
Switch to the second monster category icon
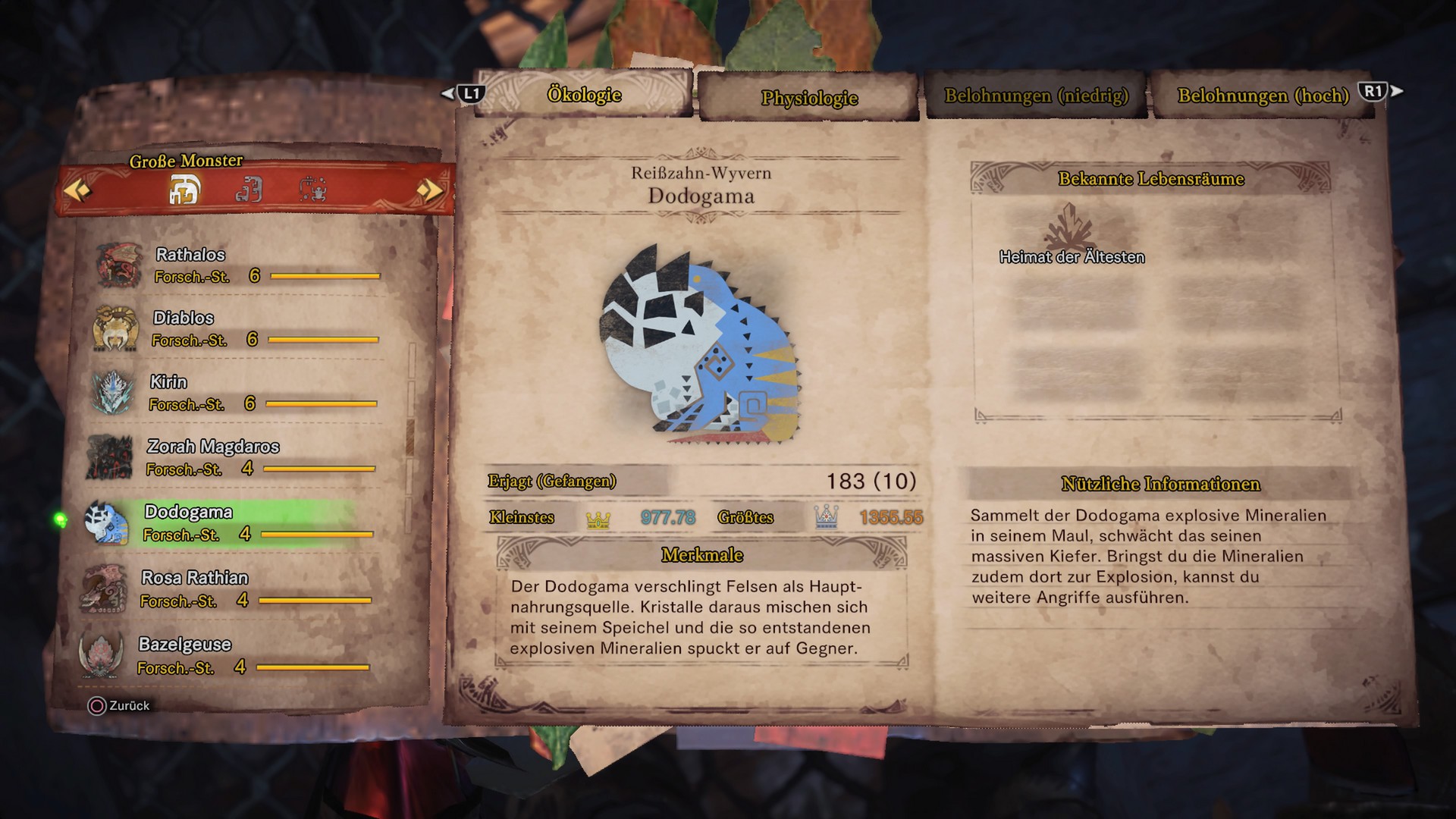(249, 190)
